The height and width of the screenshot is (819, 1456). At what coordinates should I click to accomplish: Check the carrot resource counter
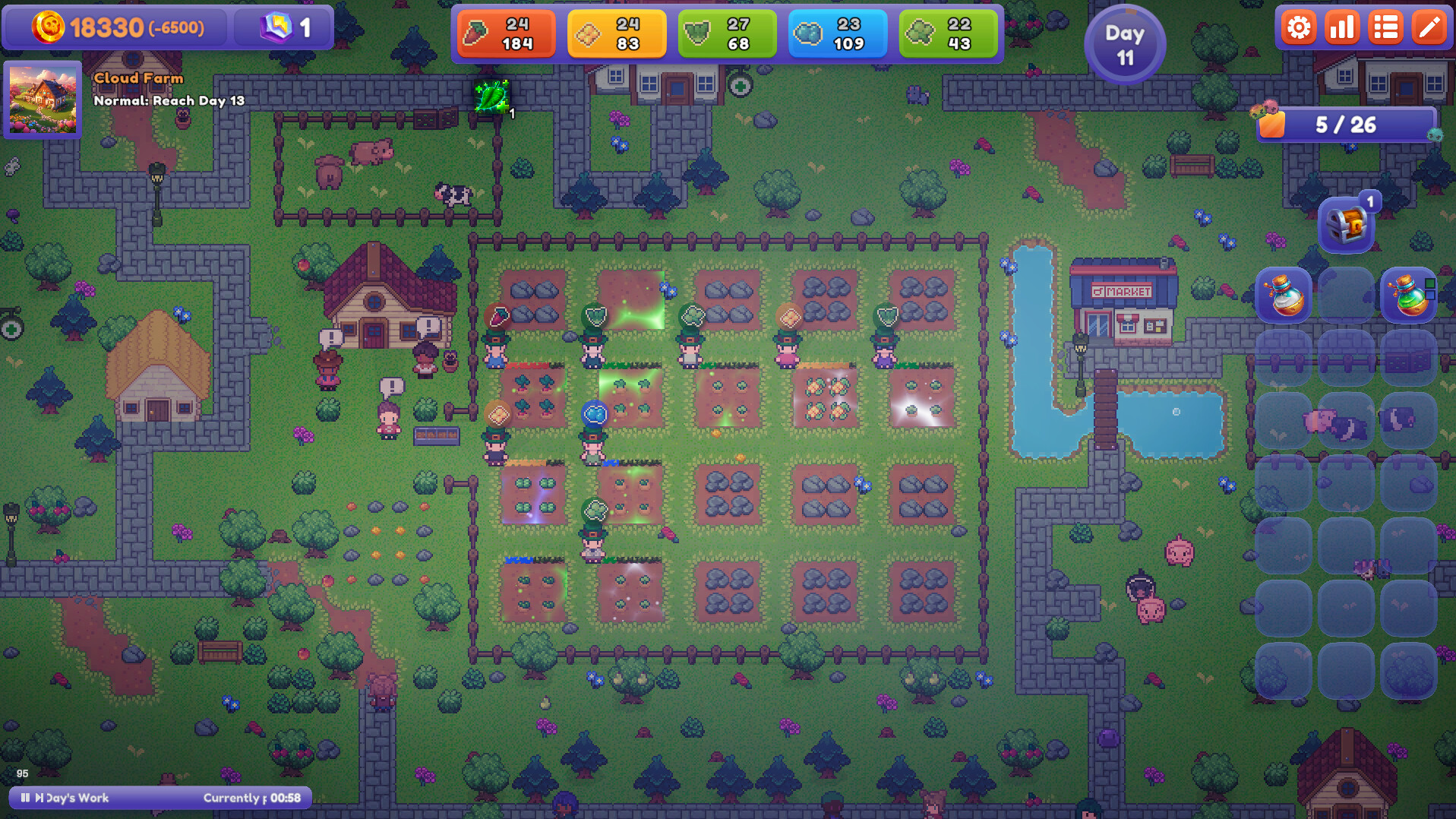point(506,33)
